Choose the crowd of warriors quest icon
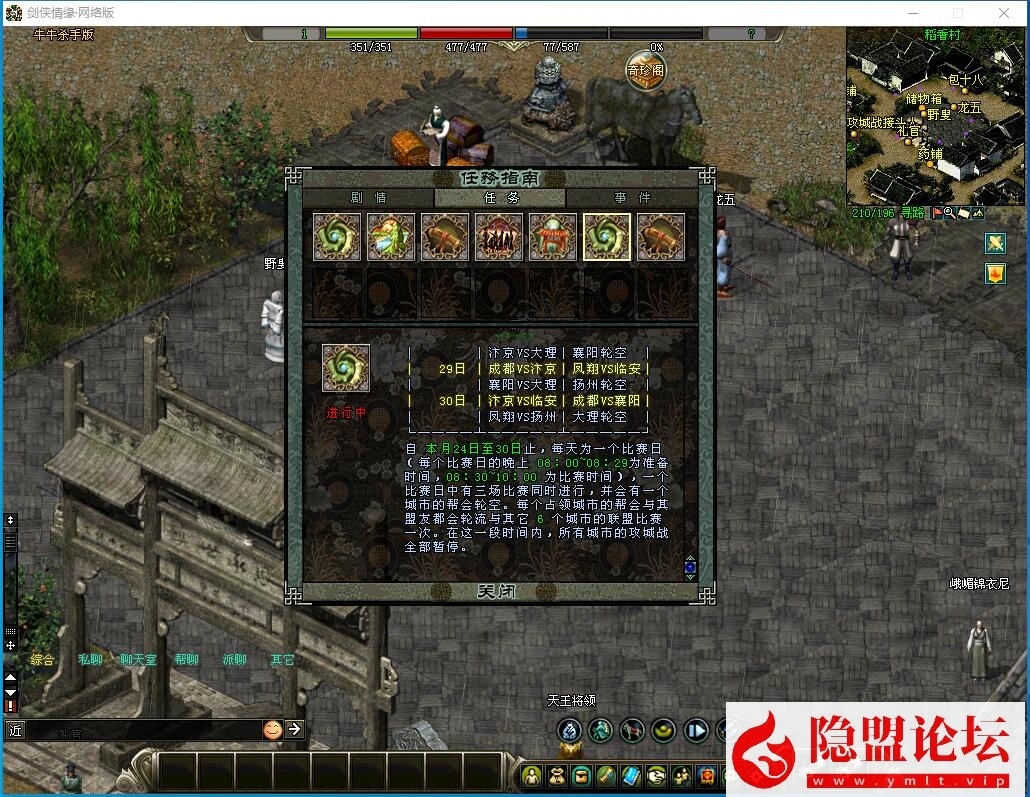Screen dimensions: 1030x797 pos(499,237)
